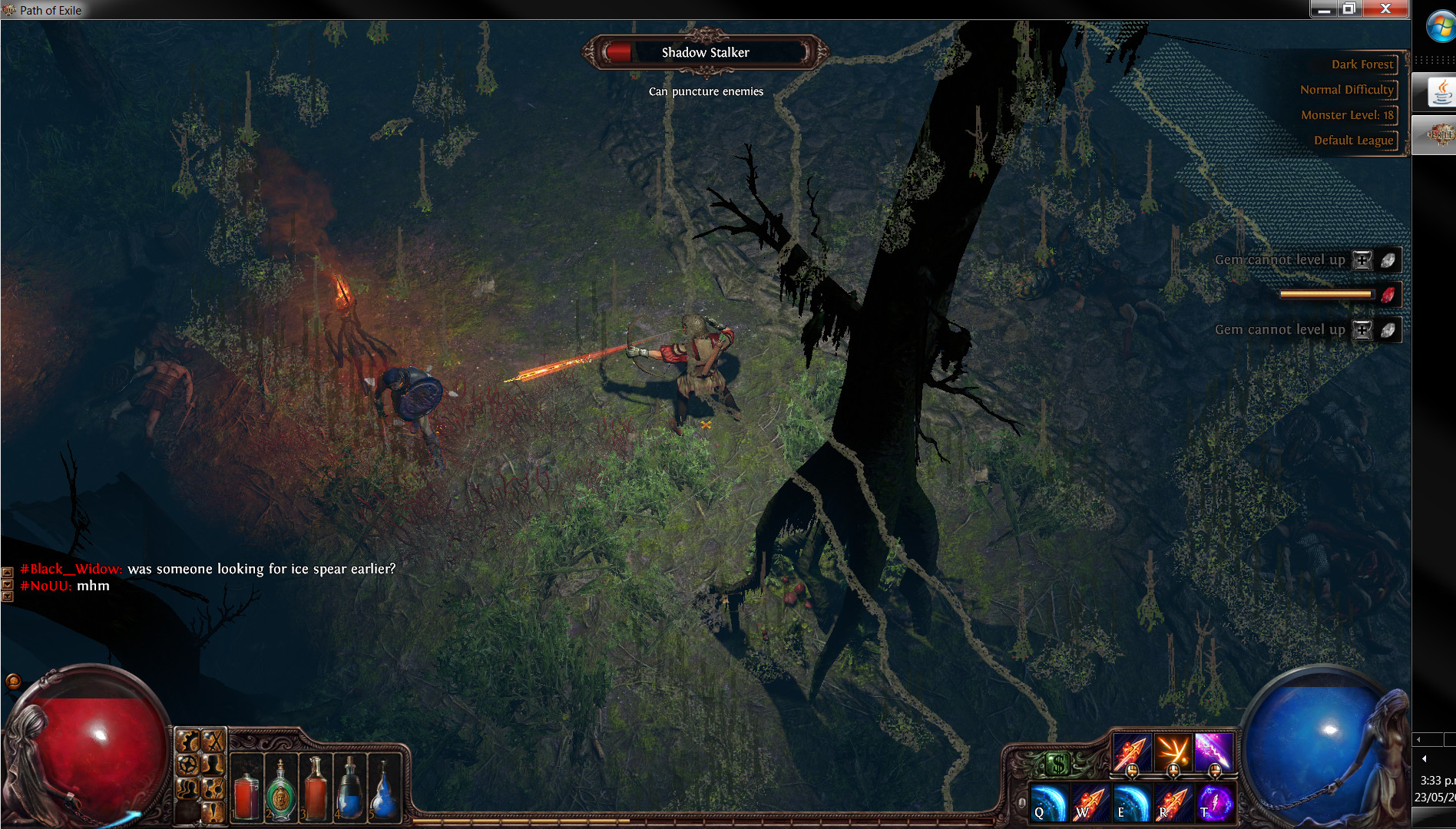Select the blue orb skill bound to Q

click(x=1047, y=802)
